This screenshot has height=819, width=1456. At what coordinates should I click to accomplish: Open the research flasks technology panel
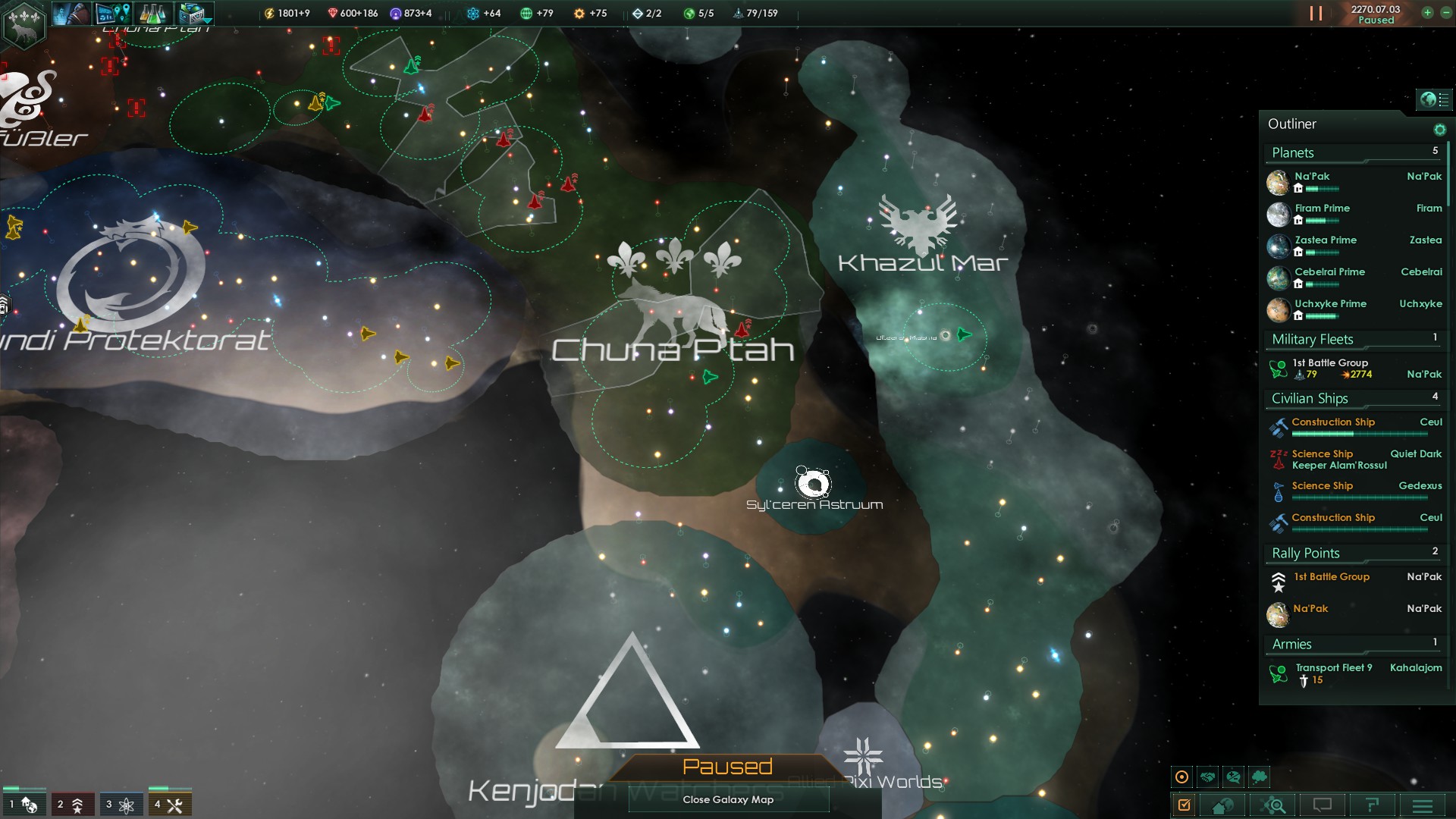tap(154, 13)
